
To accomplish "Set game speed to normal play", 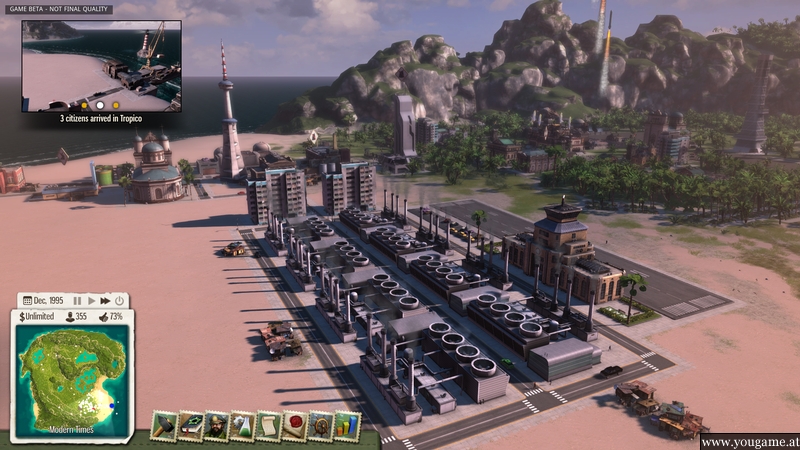I will 91,300.
